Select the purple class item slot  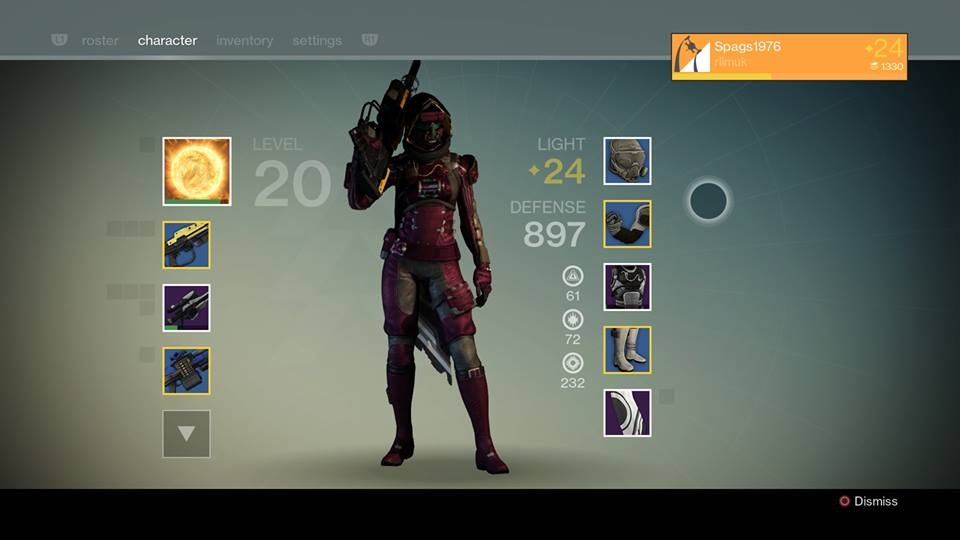pos(627,413)
